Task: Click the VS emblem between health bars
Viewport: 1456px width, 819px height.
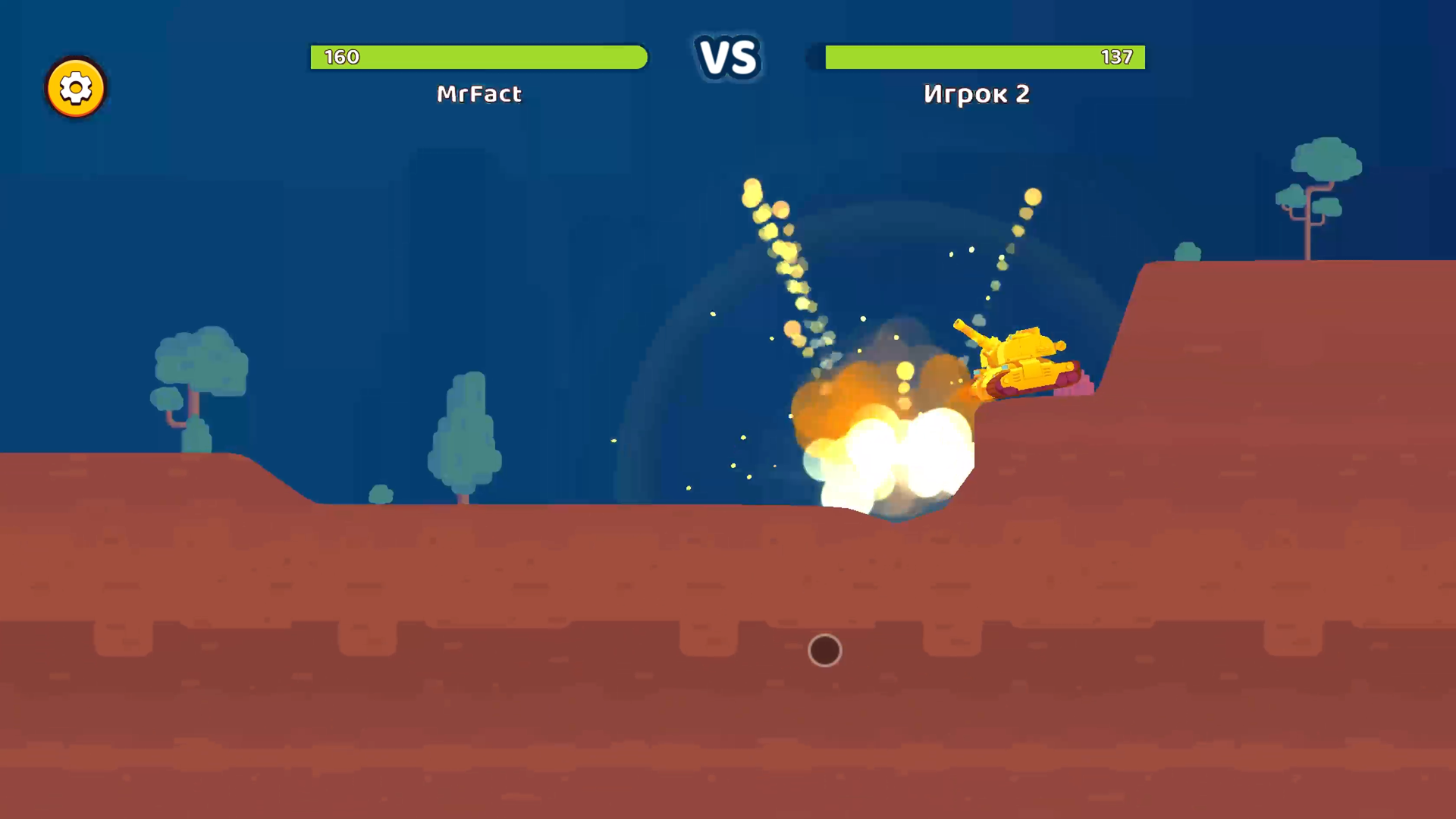Action: 729,57
